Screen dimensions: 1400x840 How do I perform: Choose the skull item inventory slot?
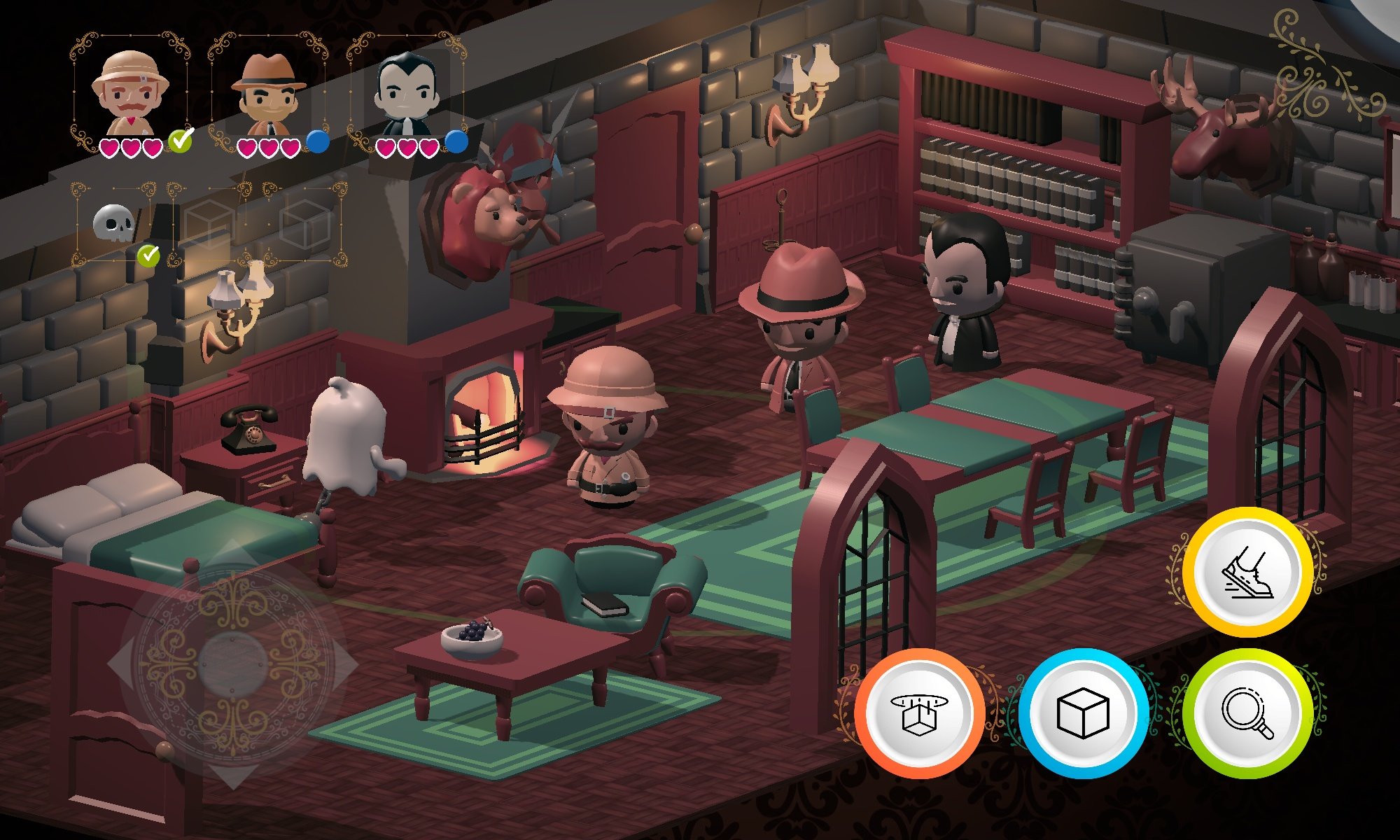tap(114, 224)
